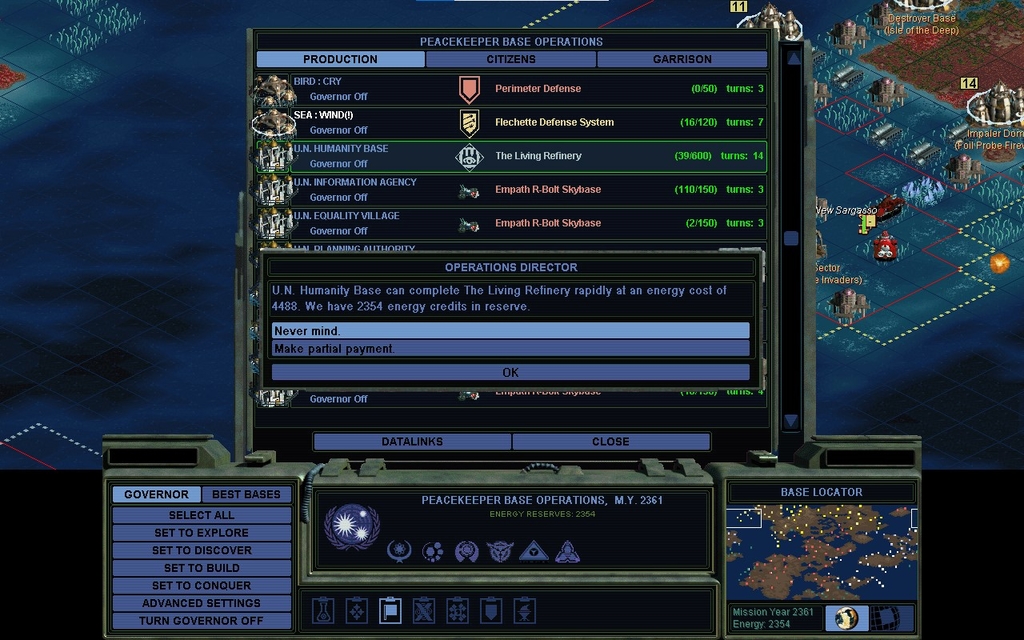
Task: Open the Datalinks
Action: [x=412, y=441]
